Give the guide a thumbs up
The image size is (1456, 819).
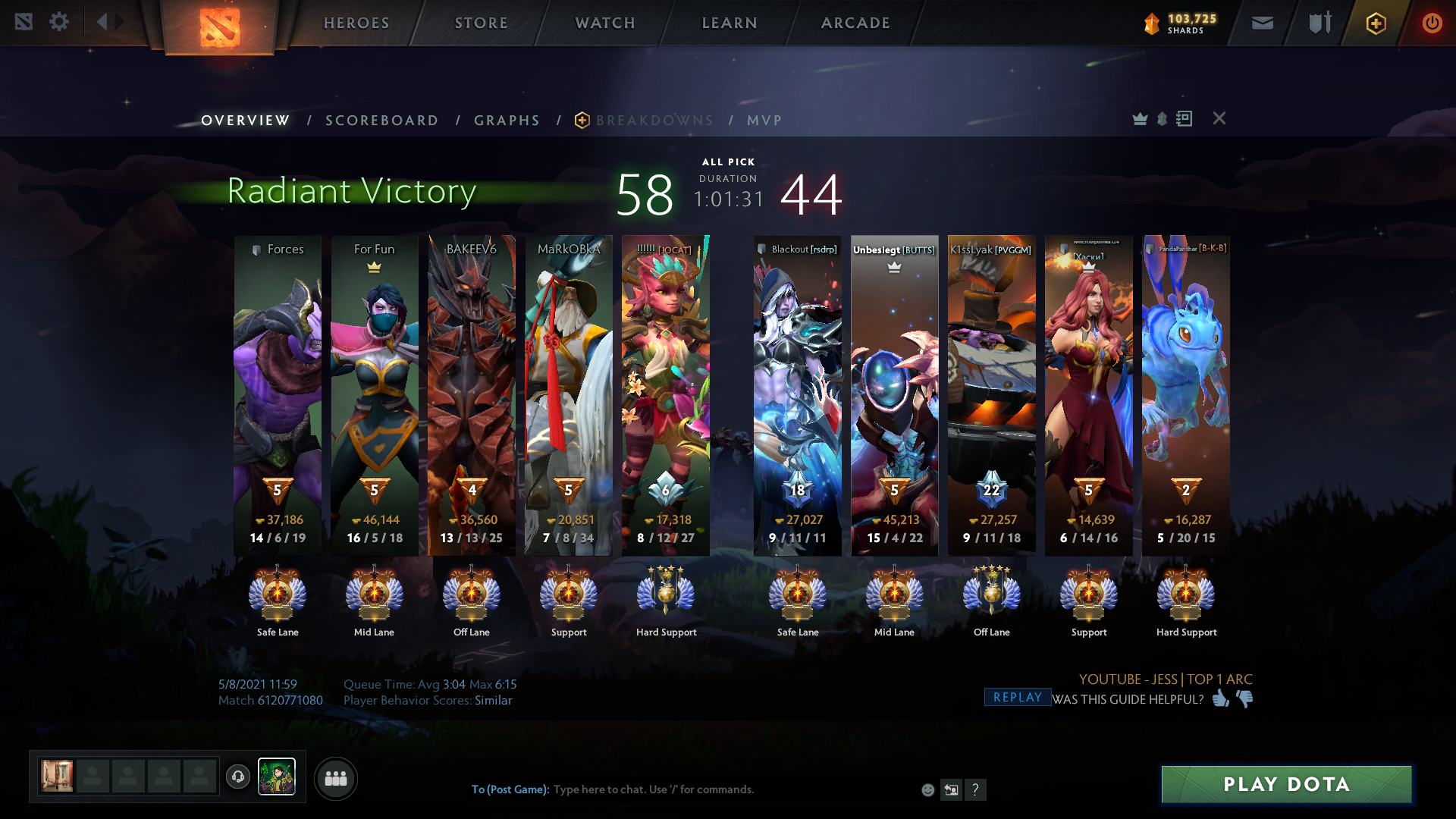coord(1220,698)
